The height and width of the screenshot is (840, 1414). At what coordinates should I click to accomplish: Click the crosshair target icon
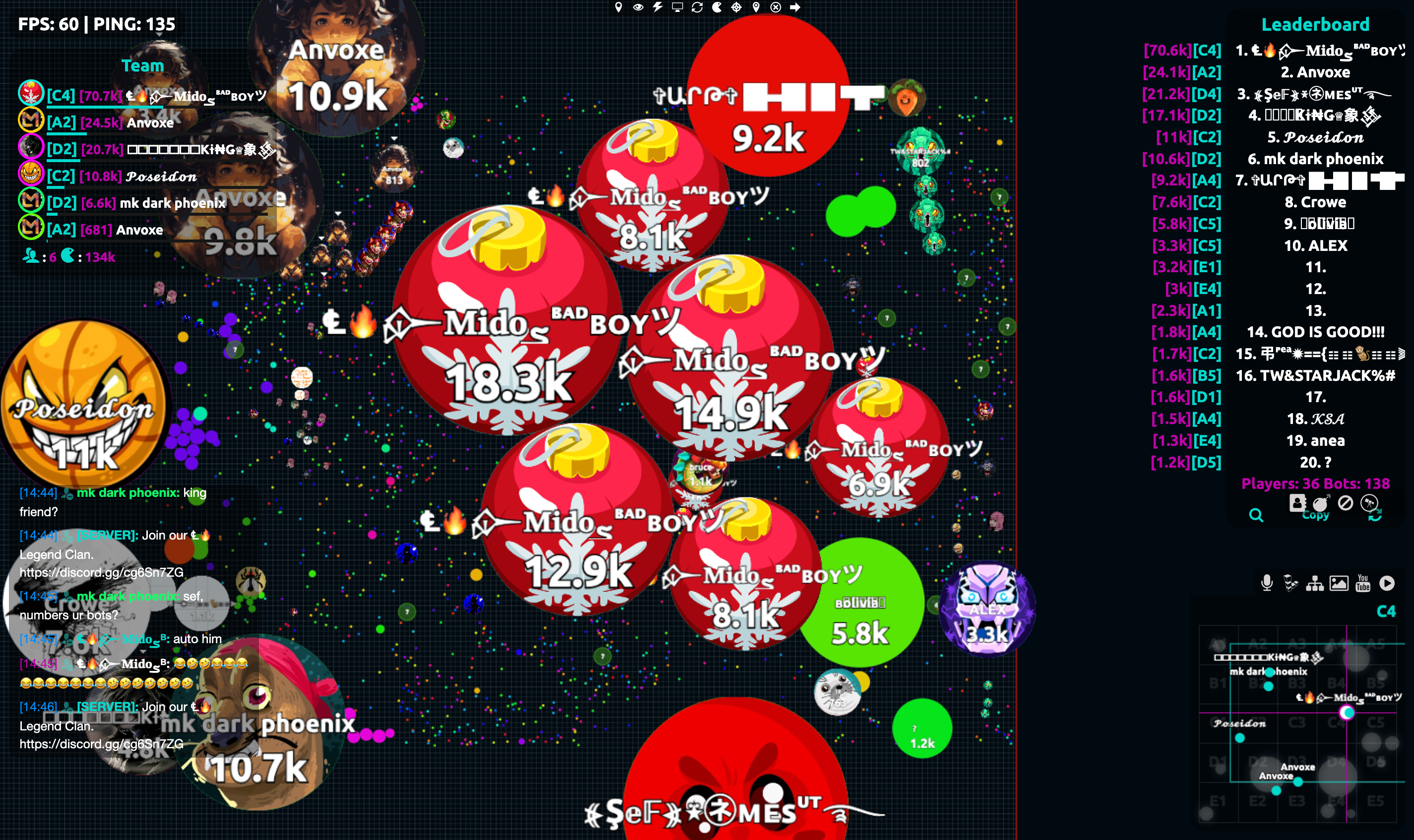pos(736,7)
